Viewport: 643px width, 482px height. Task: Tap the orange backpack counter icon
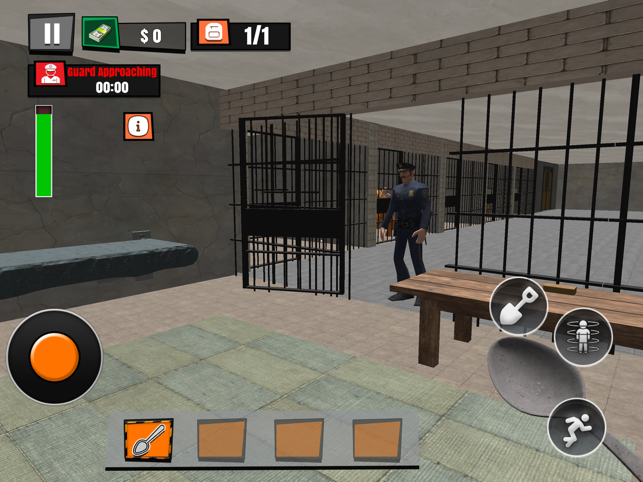pyautogui.click(x=211, y=34)
